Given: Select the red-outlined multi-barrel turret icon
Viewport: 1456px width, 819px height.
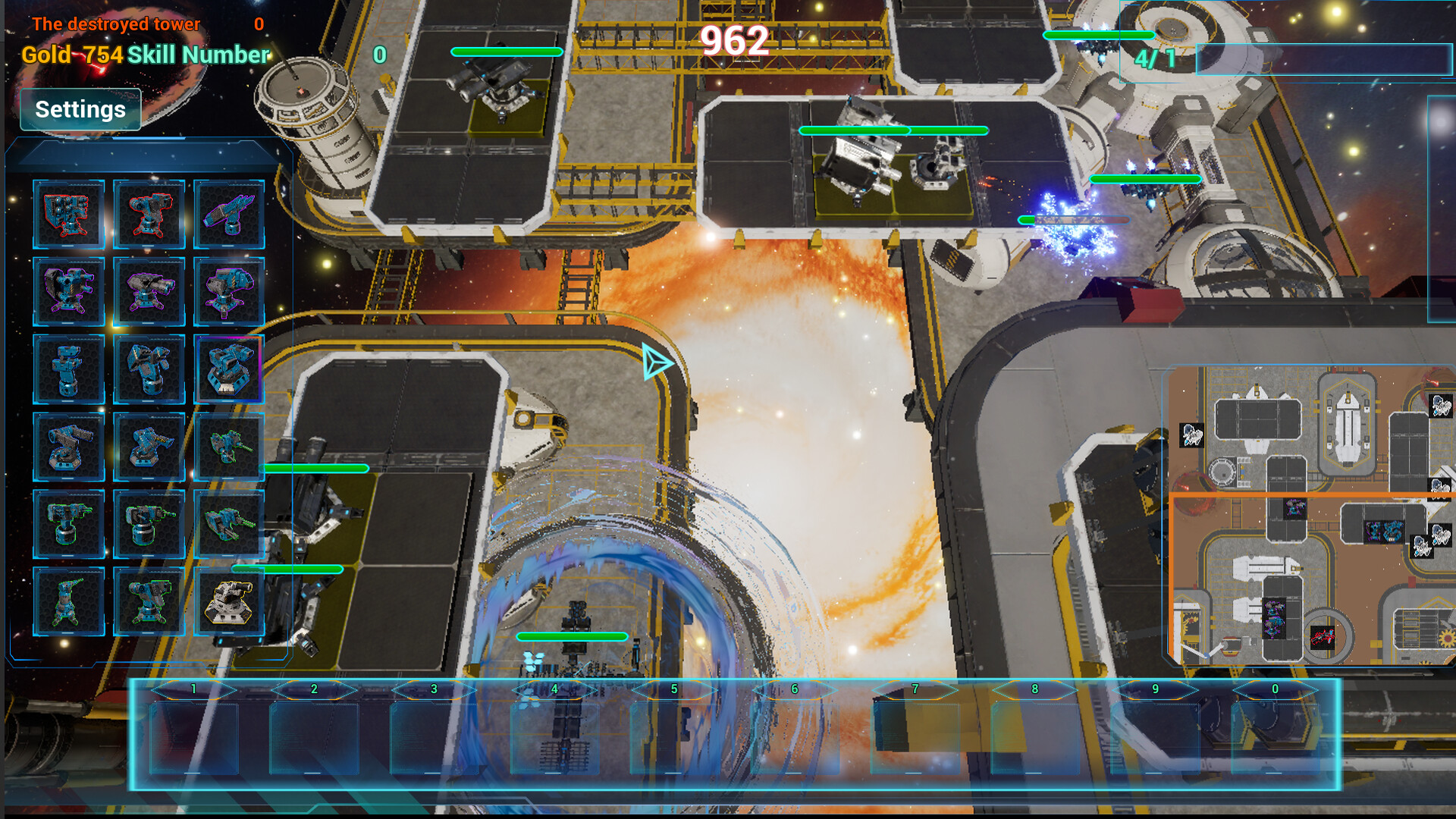Looking at the screenshot, I should pos(69,215).
